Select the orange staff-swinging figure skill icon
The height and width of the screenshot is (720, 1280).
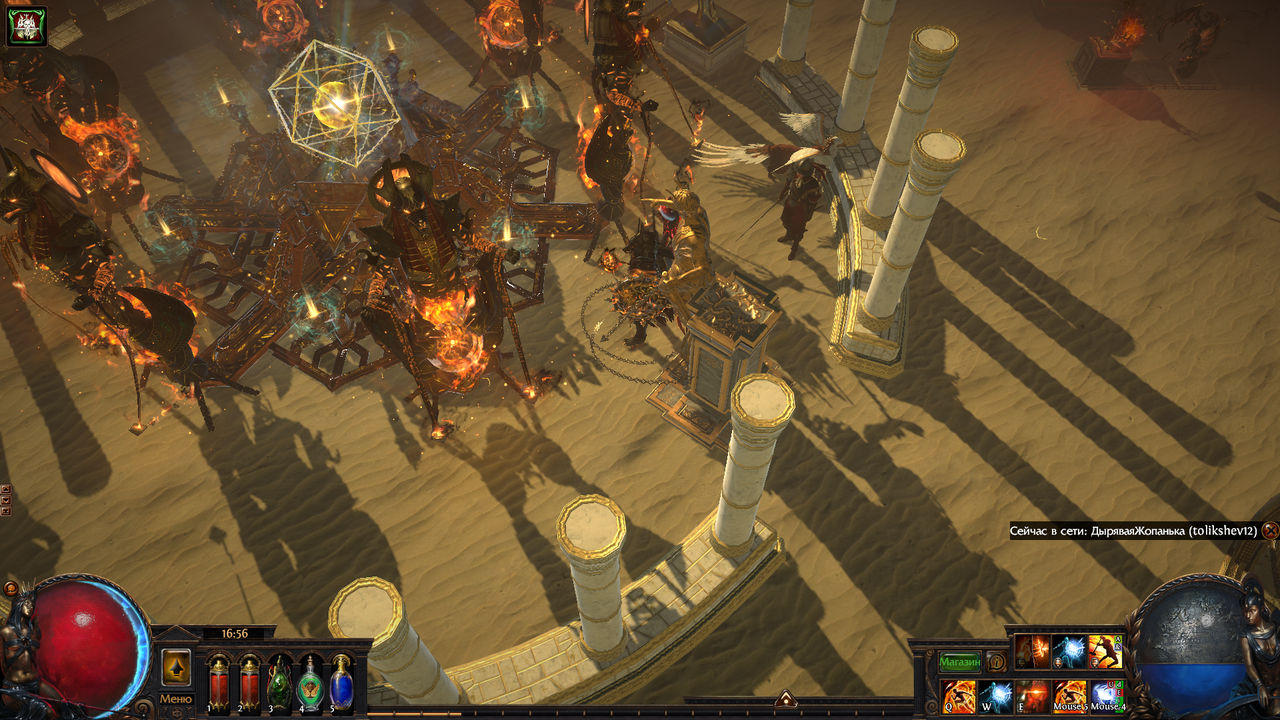click(x=1105, y=652)
